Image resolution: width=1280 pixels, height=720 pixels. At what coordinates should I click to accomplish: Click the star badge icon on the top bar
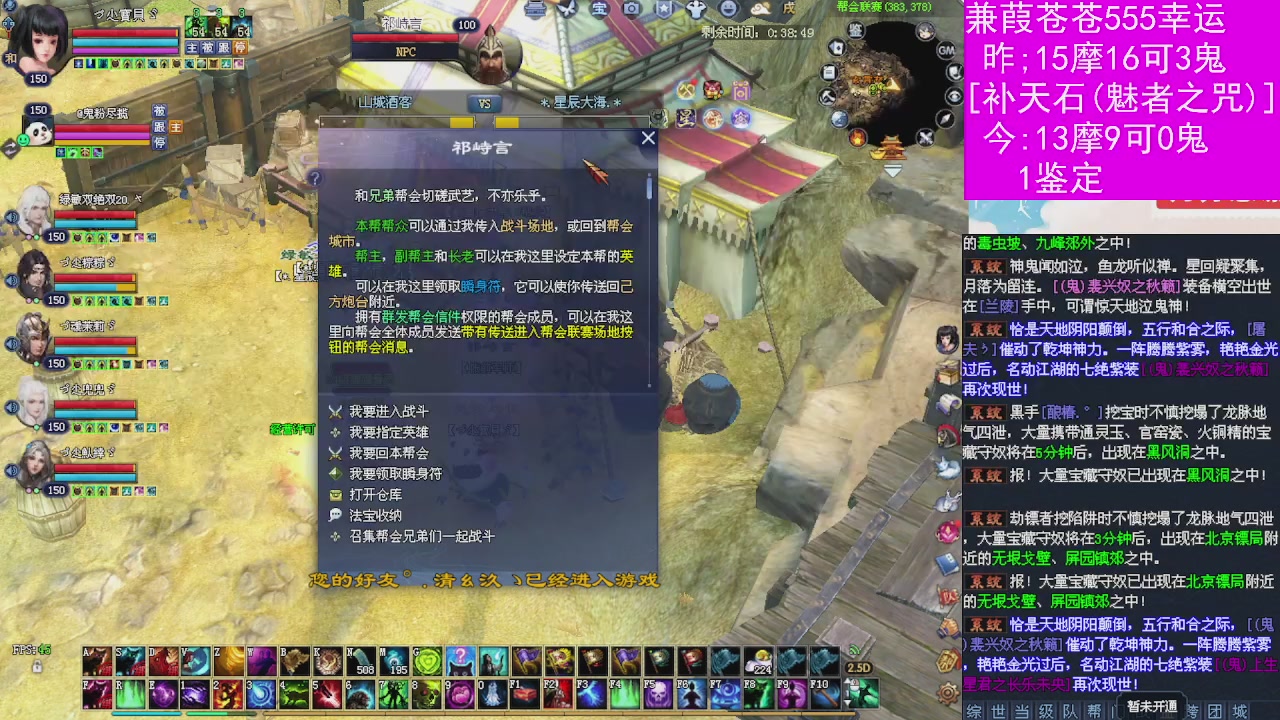pos(666,9)
